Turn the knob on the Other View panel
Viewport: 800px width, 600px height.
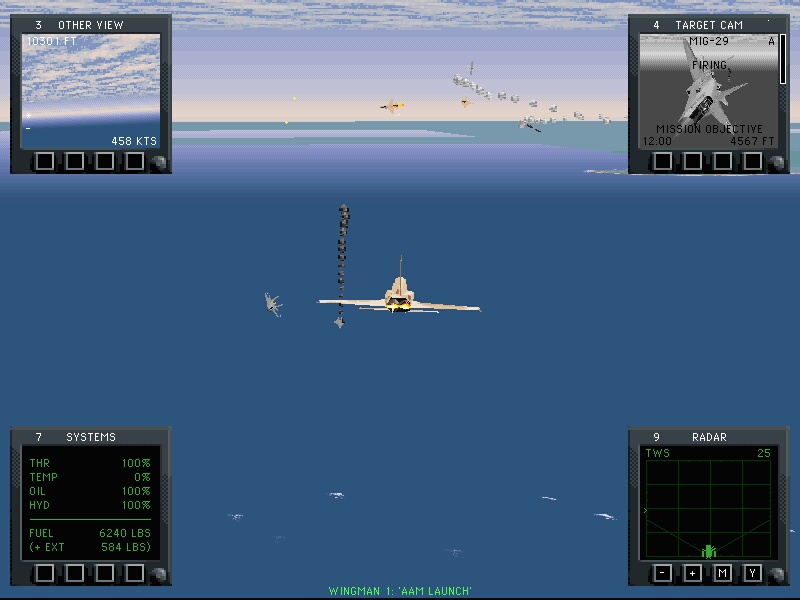point(157,164)
